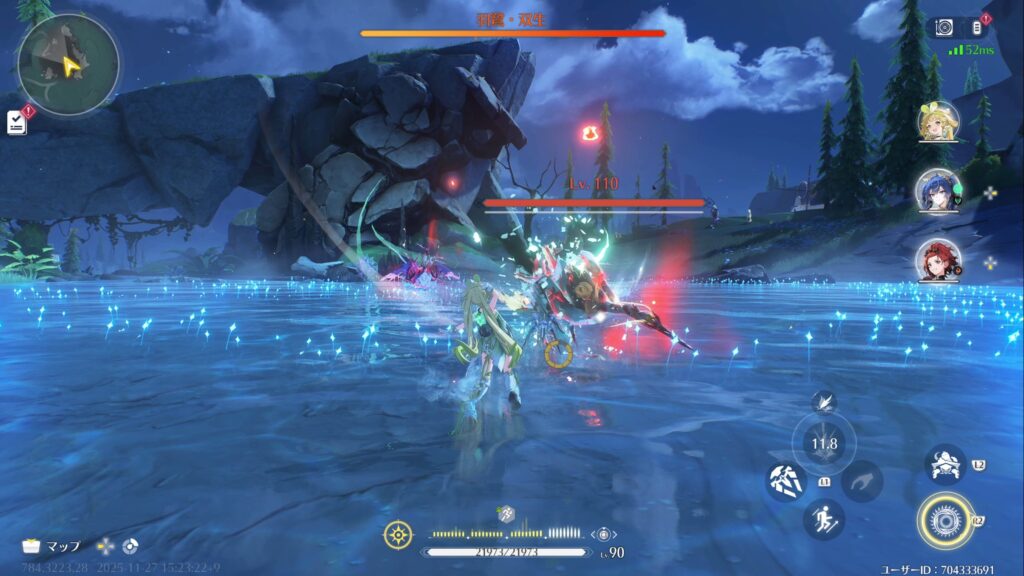The image size is (1024, 576).
Task: Open the menu icon beside the camera
Action: click(x=978, y=28)
